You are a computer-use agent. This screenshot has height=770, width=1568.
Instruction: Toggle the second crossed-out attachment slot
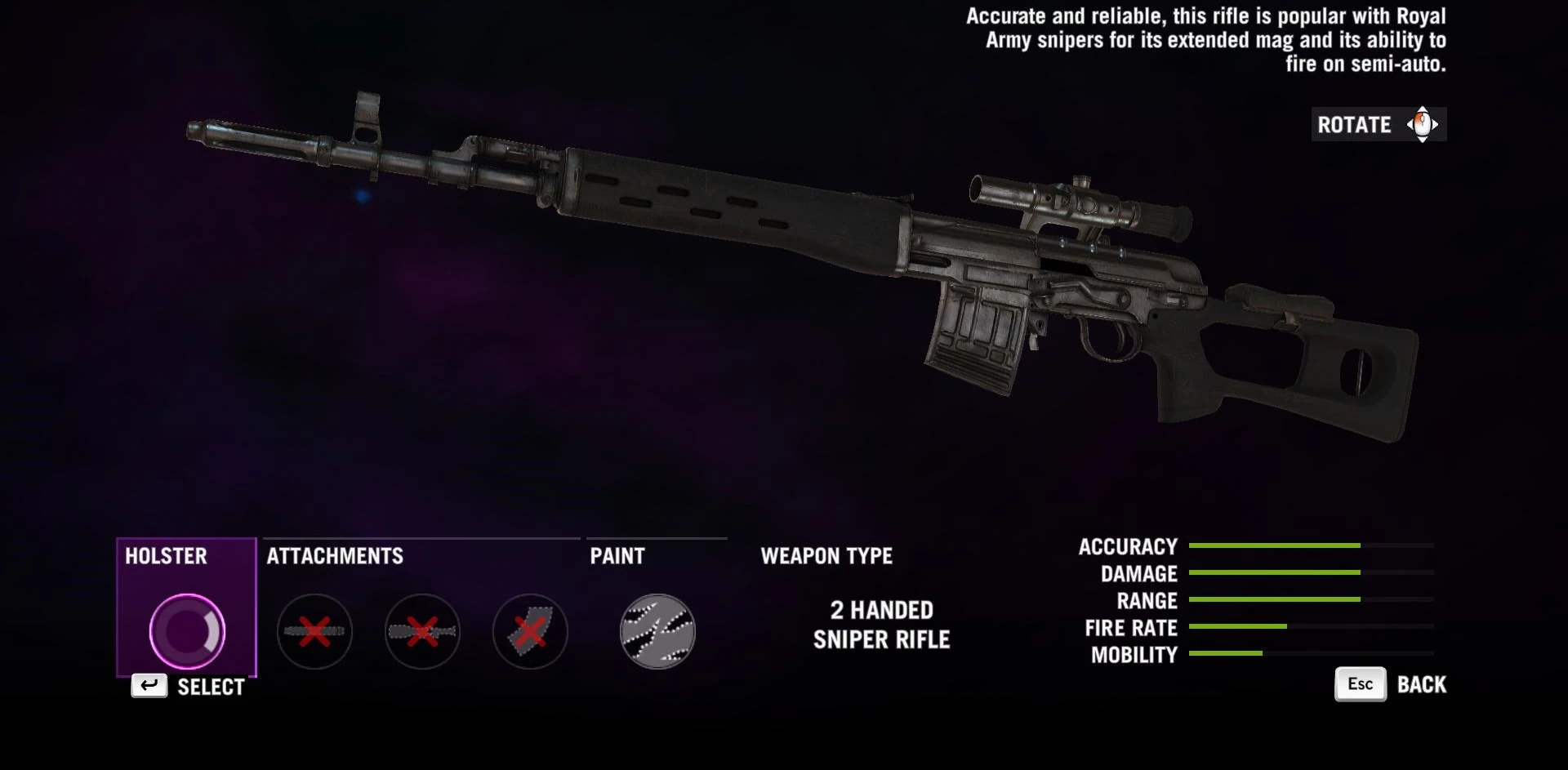(422, 631)
